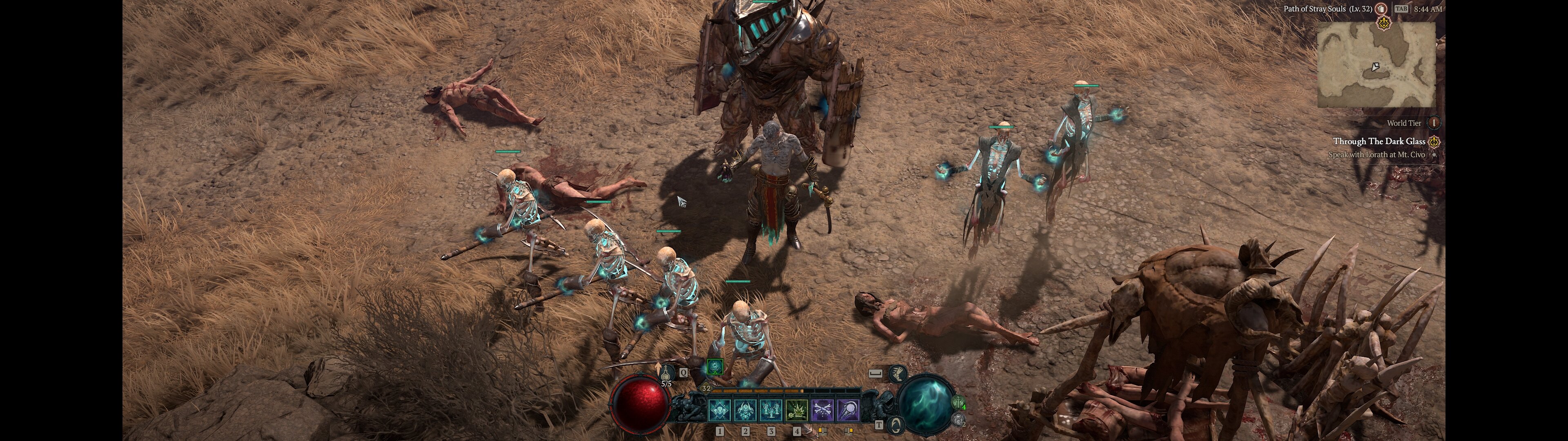Use the horned skull skill icon
Viewport: 1568px width, 441px height.
tap(745, 410)
